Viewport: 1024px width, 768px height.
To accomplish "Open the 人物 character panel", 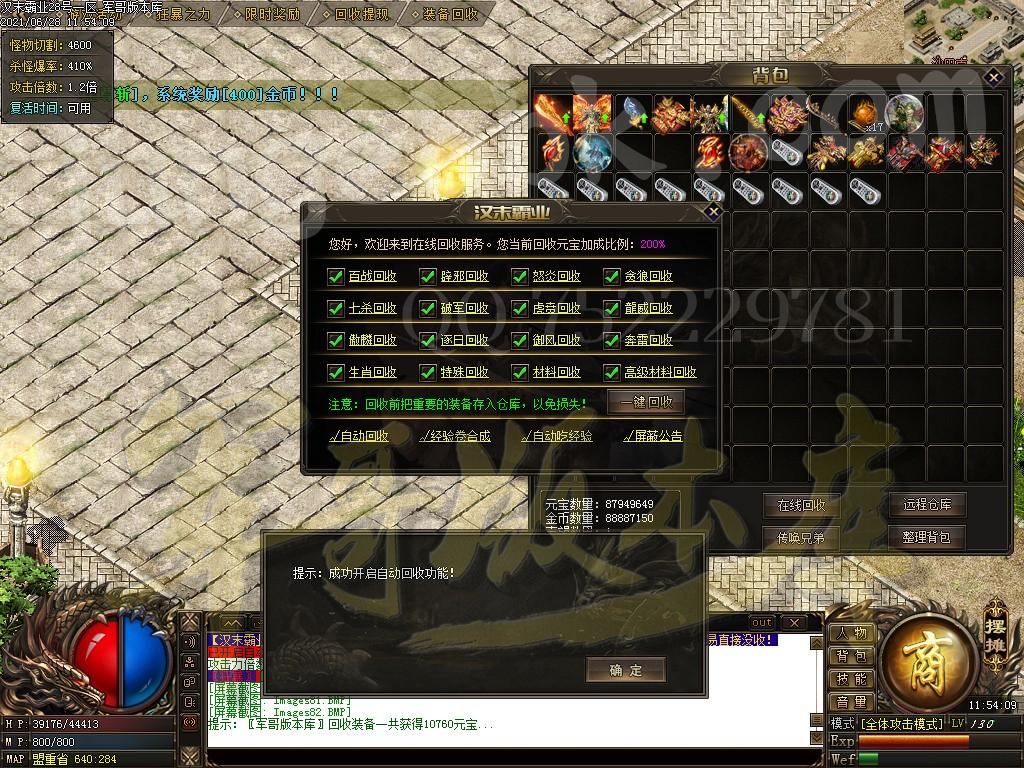I will click(x=852, y=633).
